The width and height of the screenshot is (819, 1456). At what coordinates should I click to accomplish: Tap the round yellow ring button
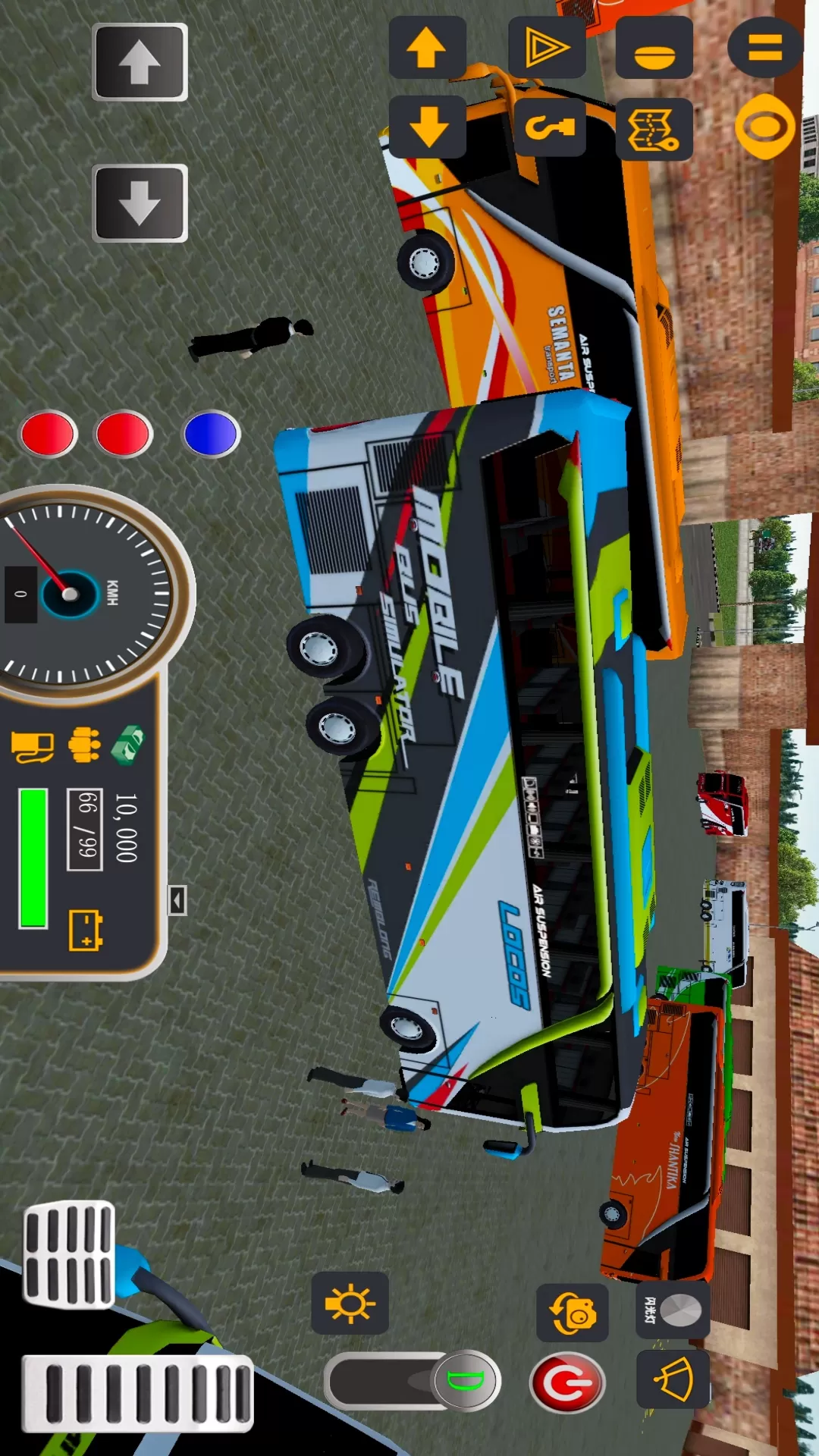click(x=764, y=127)
